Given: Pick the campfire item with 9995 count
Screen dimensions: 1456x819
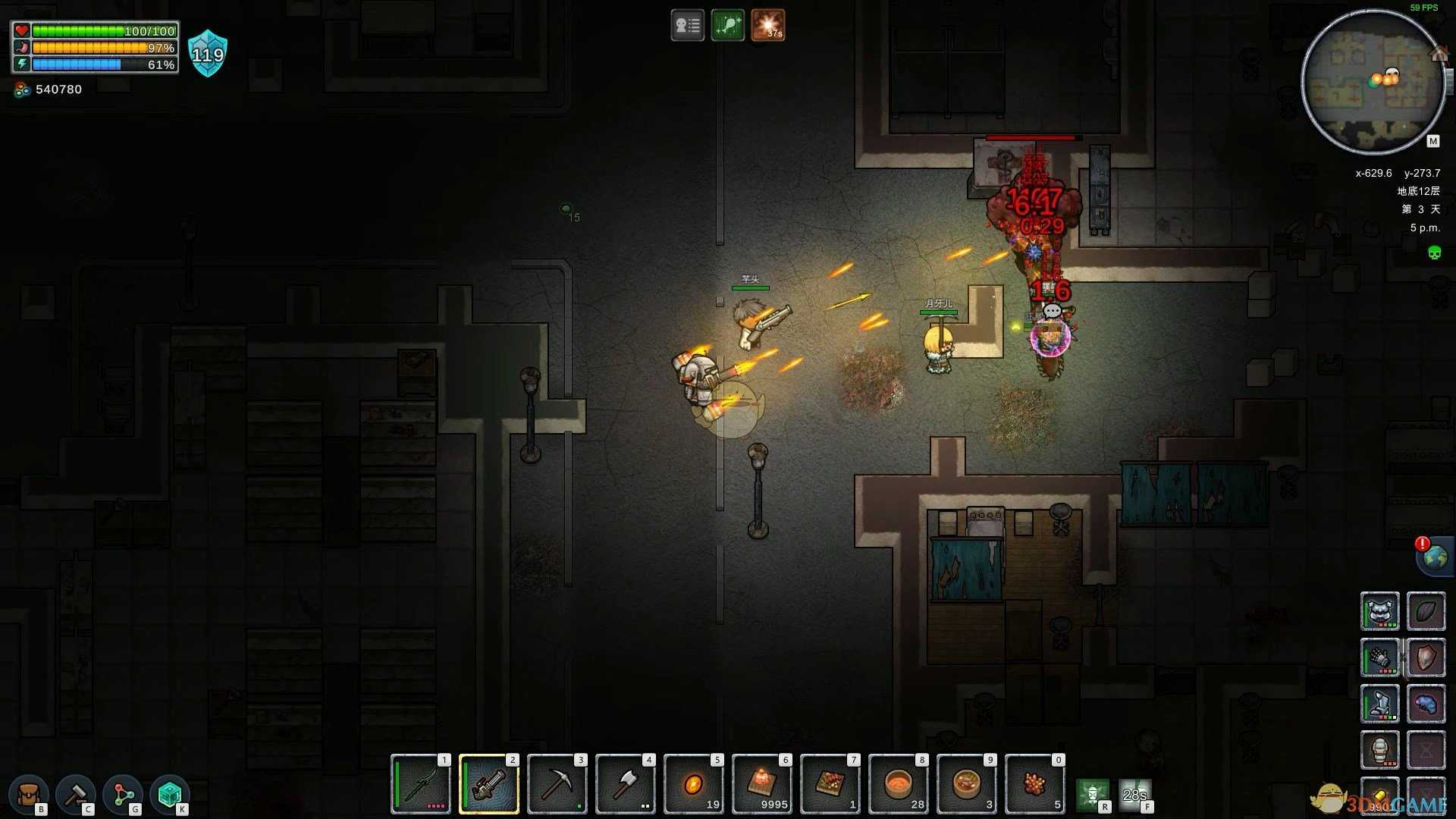Looking at the screenshot, I should (762, 785).
